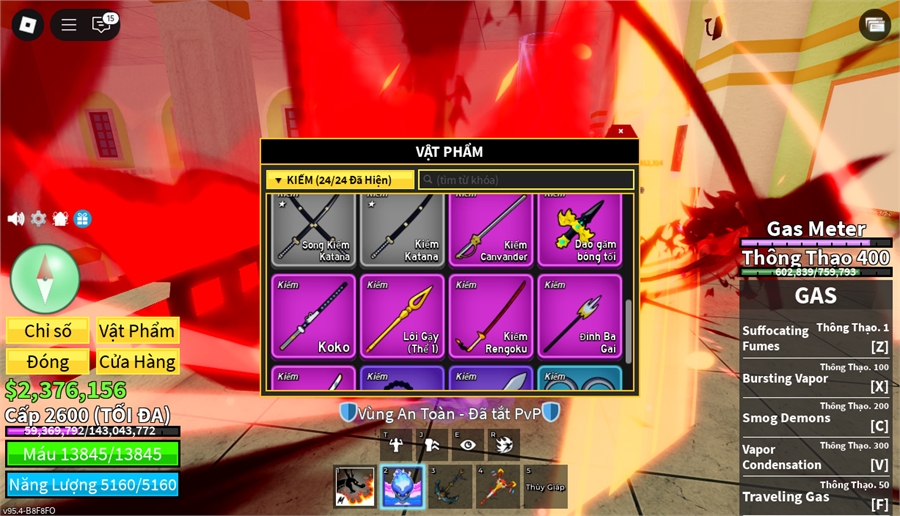The width and height of the screenshot is (900, 516).
Task: Equip the Thủy Giáp hotbar slot
Action: (x=545, y=486)
